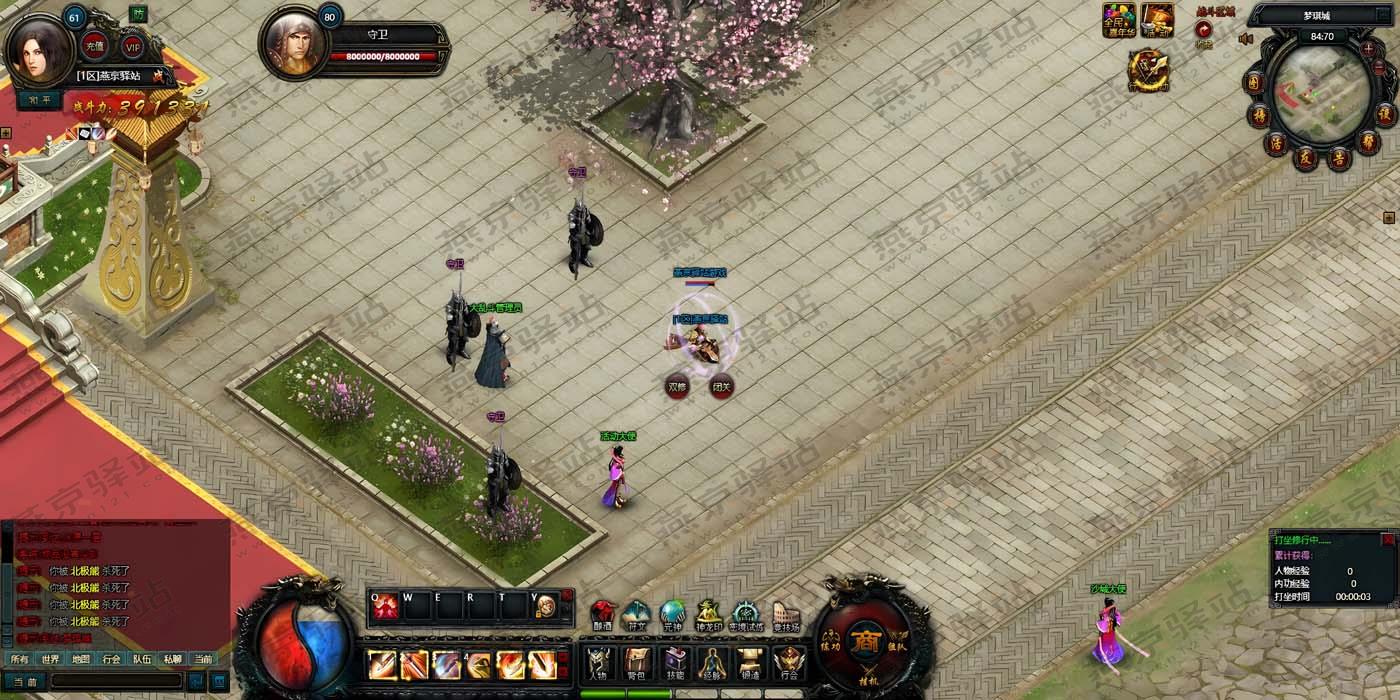Open the 充值 recharge button
The height and width of the screenshot is (700, 1400).
tap(95, 46)
